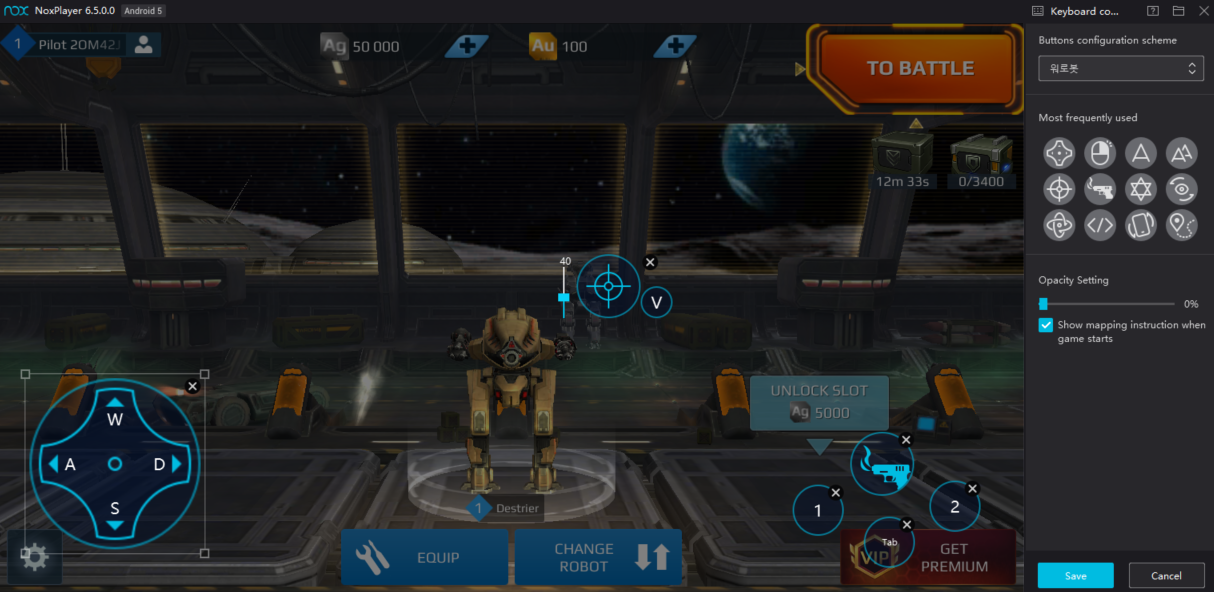Cancel the keyboard configuration
The height and width of the screenshot is (592, 1214).
tap(1166, 575)
